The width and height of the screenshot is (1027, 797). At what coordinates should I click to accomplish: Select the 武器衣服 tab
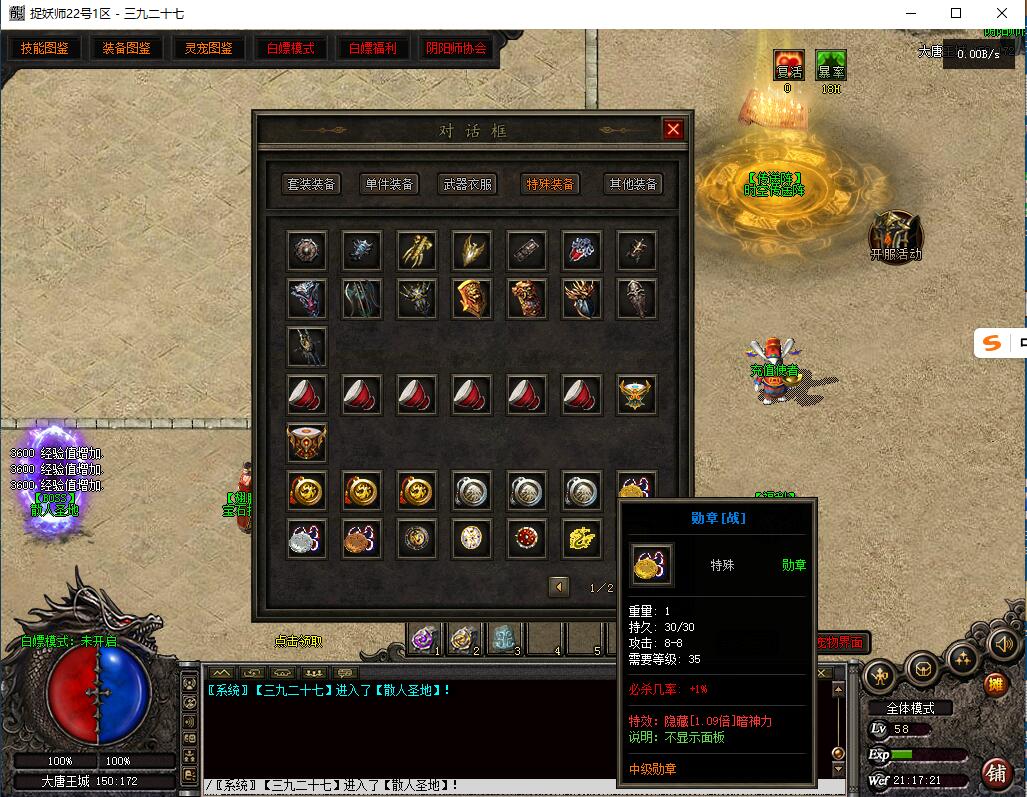(x=468, y=184)
